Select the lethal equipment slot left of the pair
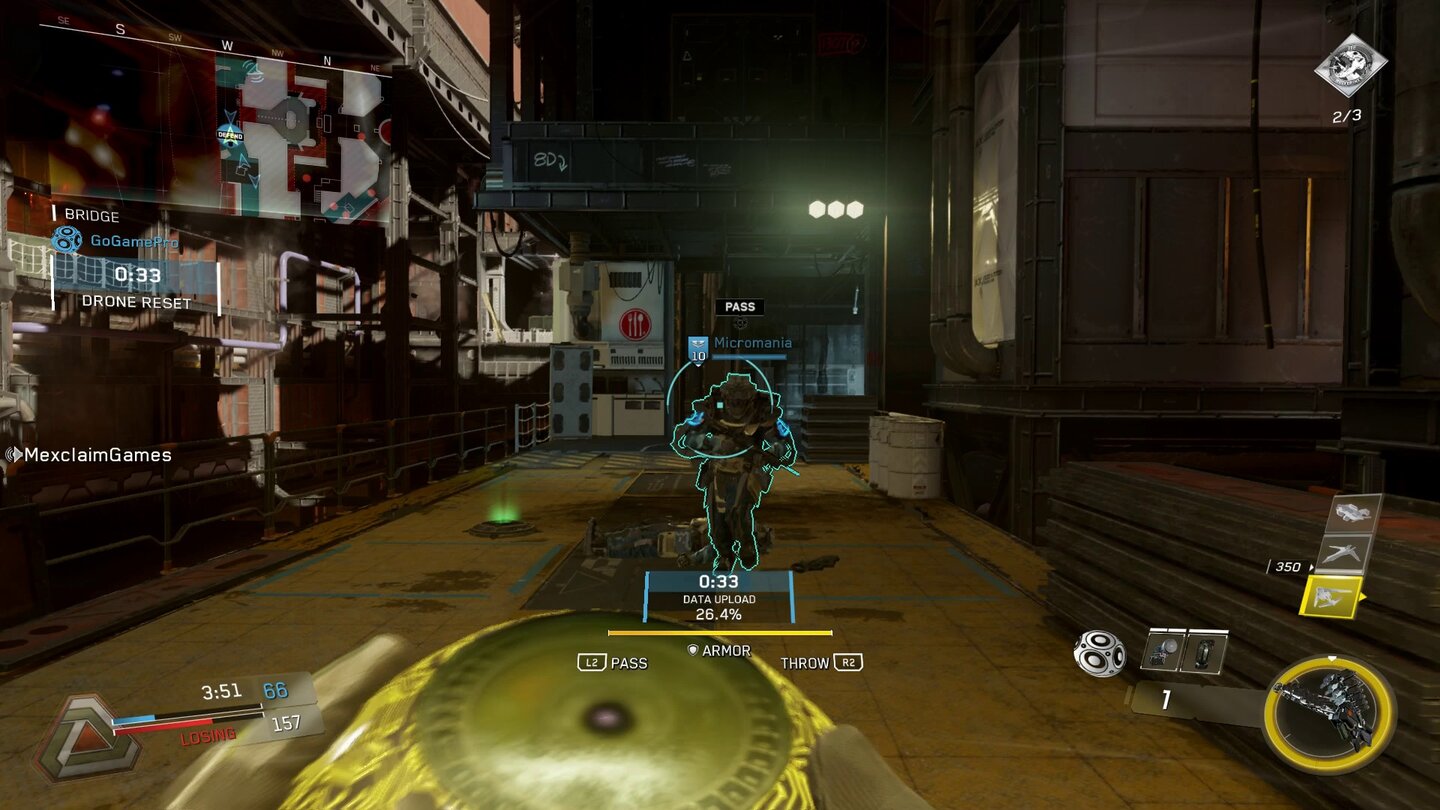1440x810 pixels. click(x=1162, y=650)
